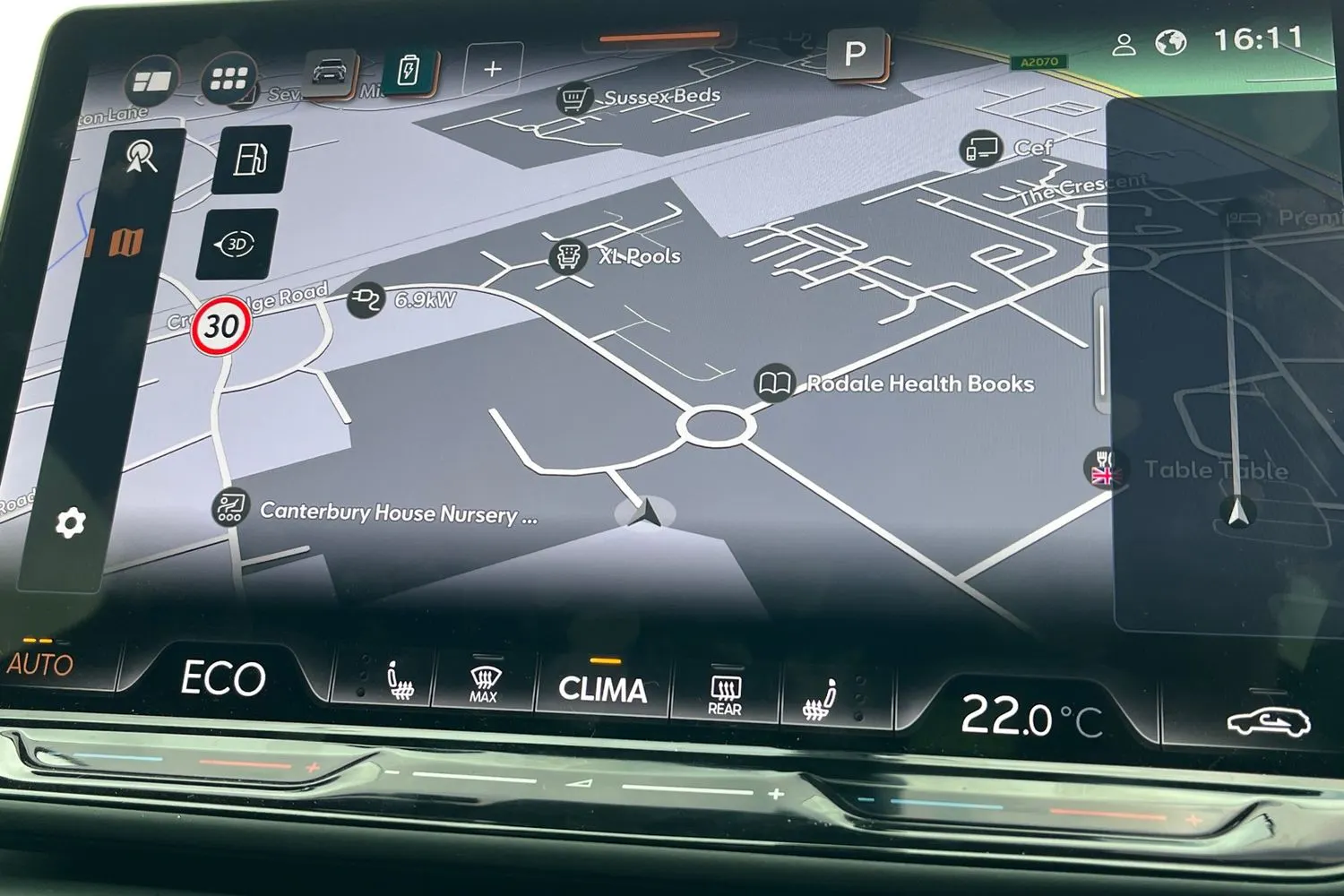Turn on MAX windscreen defrost

point(484,685)
